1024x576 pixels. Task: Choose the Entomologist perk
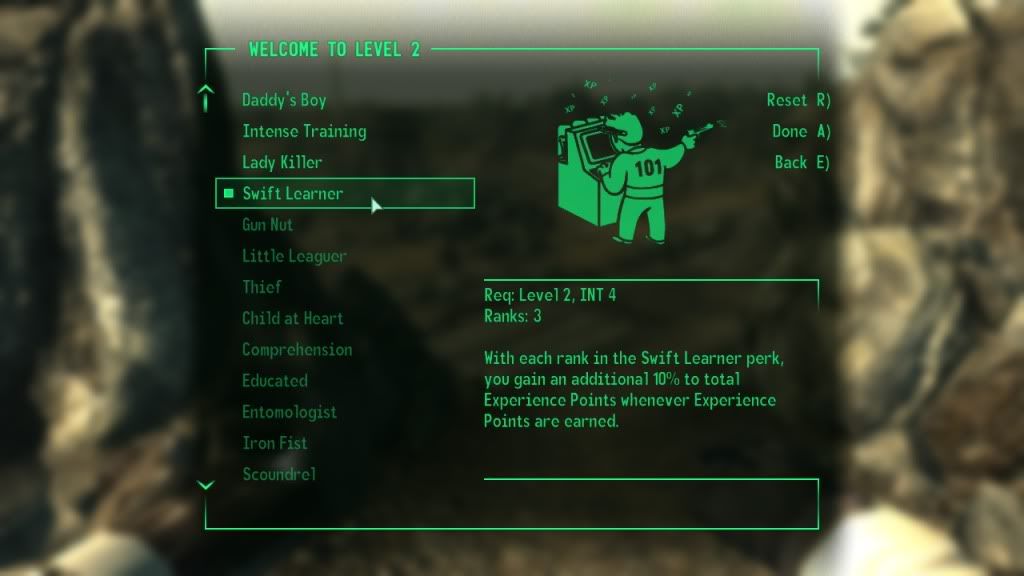click(x=289, y=412)
